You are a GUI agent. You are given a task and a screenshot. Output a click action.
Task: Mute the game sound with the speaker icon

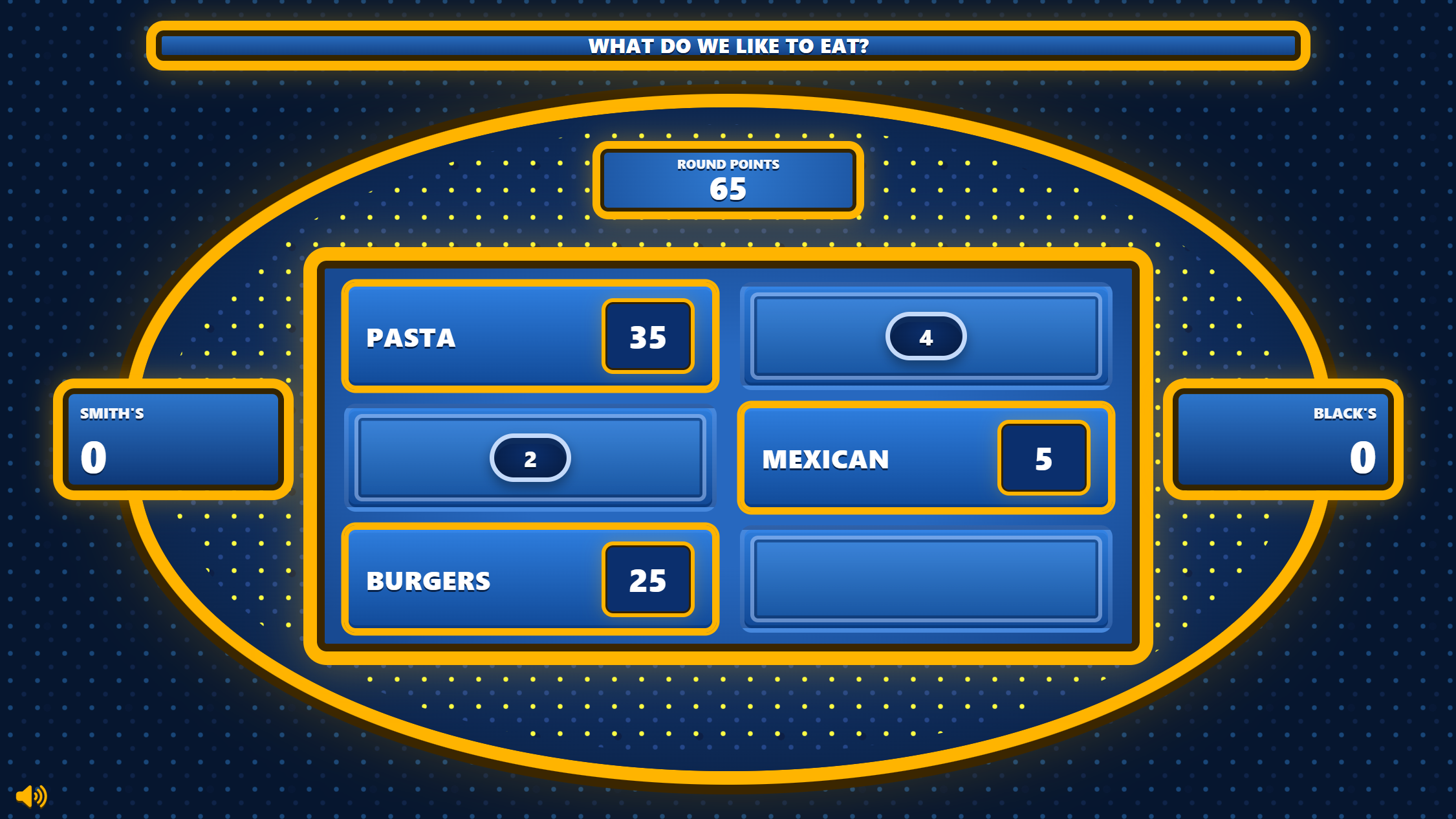pyautogui.click(x=32, y=795)
